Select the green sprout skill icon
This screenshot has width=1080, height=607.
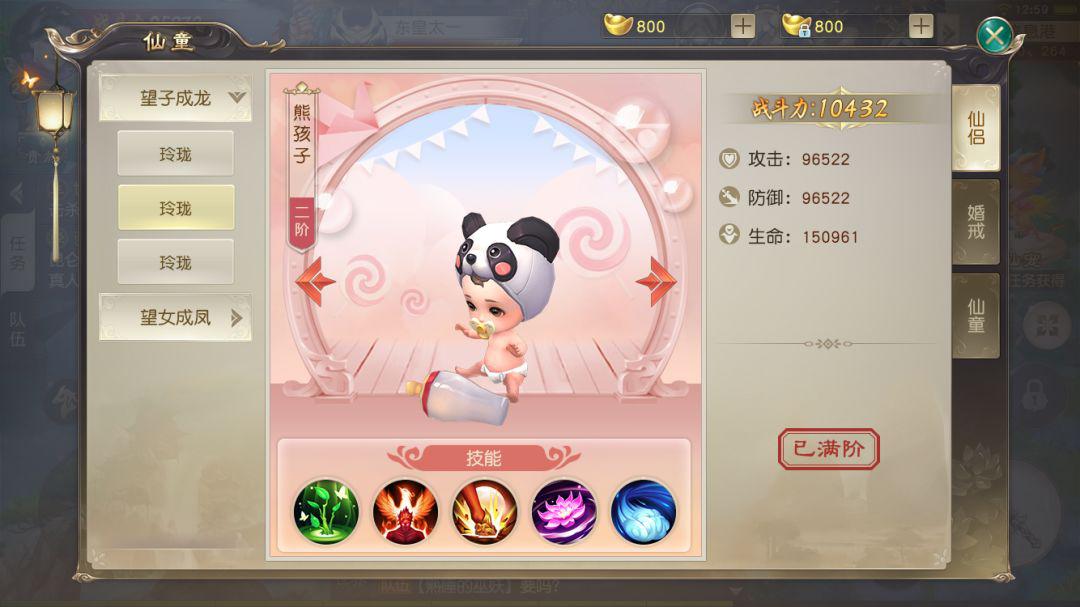click(326, 512)
